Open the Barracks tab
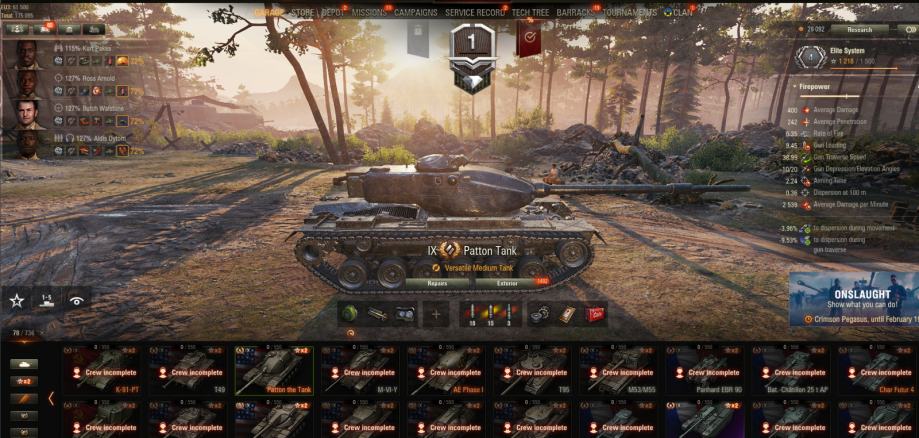The height and width of the screenshot is (438, 919). click(575, 13)
